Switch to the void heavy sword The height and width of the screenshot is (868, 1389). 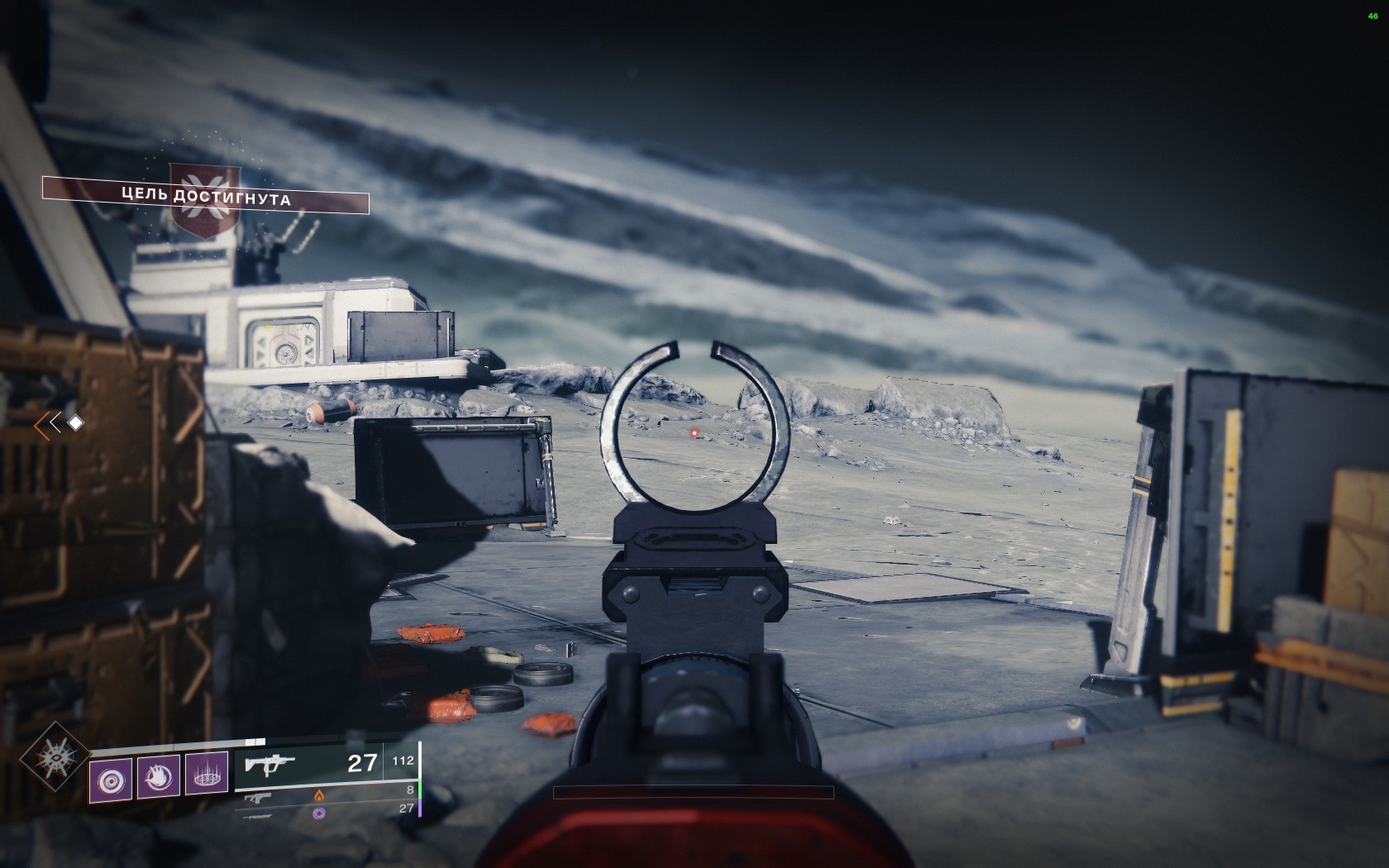257,813
